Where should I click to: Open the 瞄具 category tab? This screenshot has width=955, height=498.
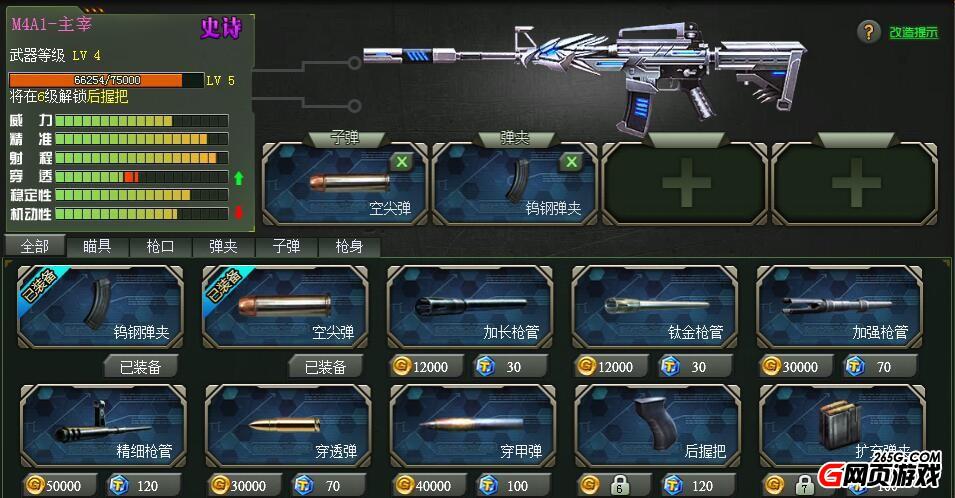pos(97,246)
